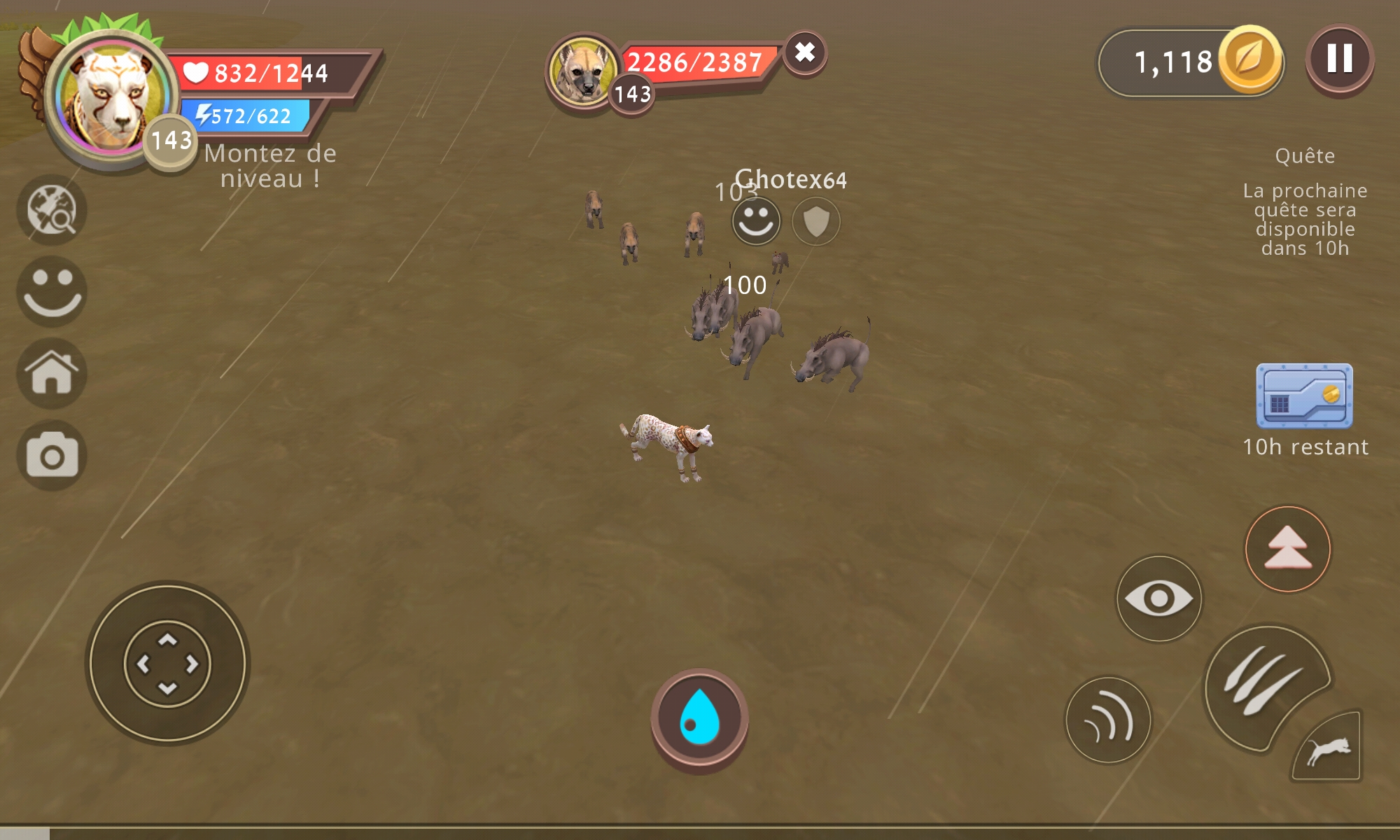Tap the double-arrow jump button
This screenshot has height=840, width=1400.
click(1287, 549)
